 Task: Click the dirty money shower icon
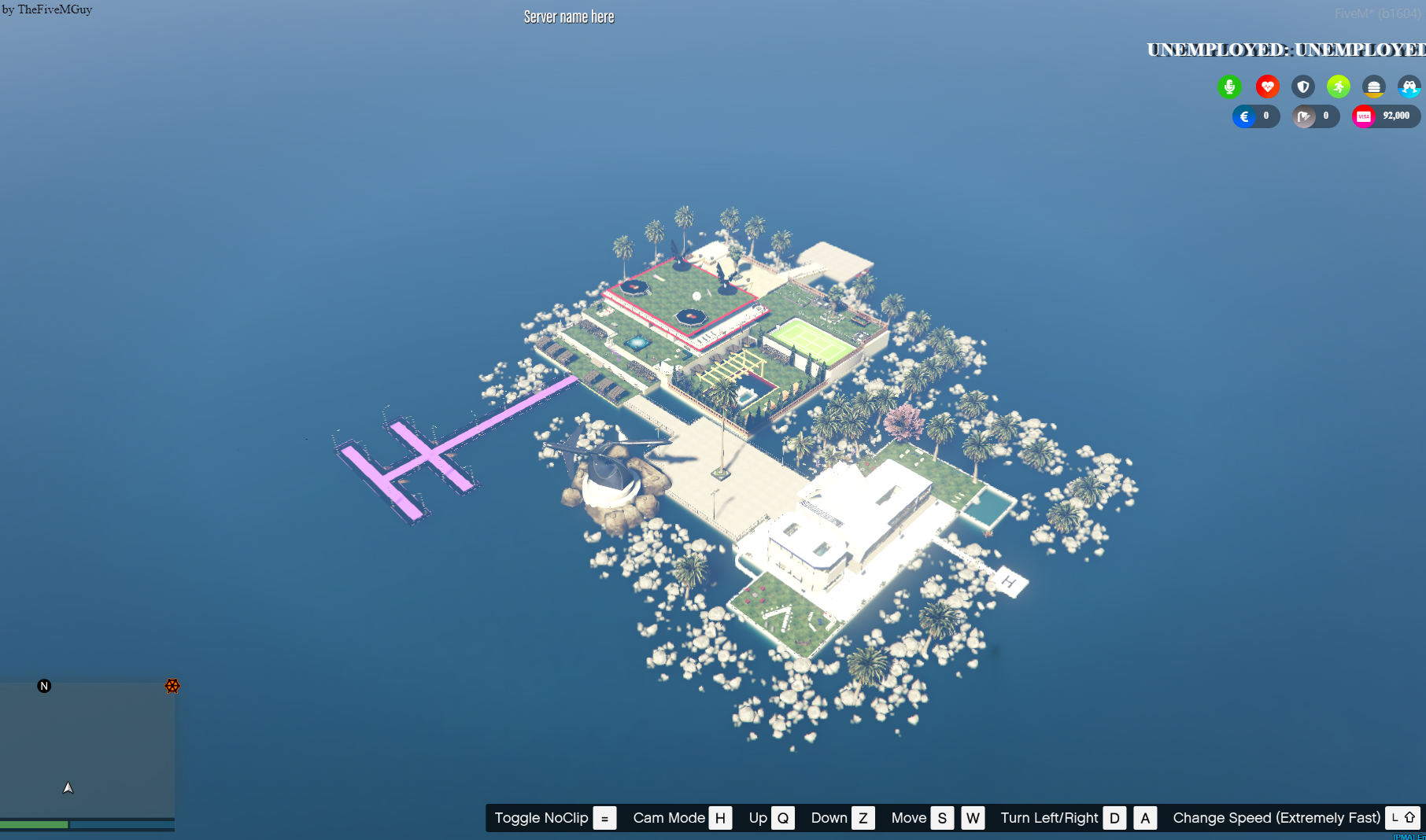tap(1305, 116)
